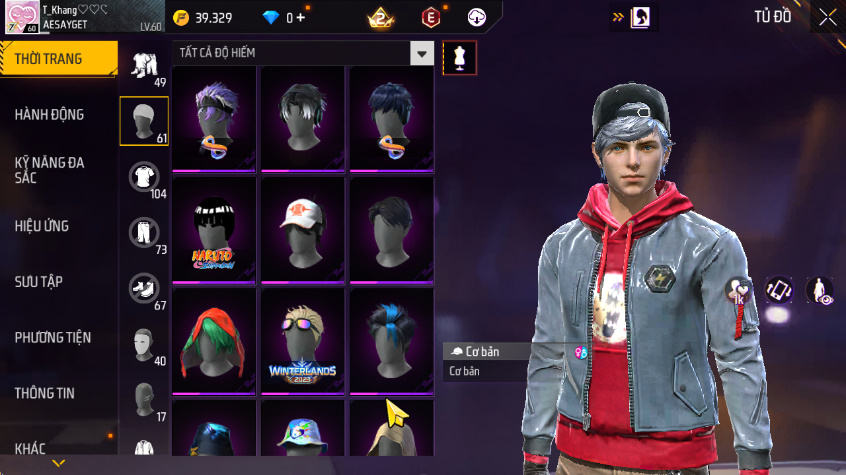Select the shoes category with 67 items

(x=144, y=290)
